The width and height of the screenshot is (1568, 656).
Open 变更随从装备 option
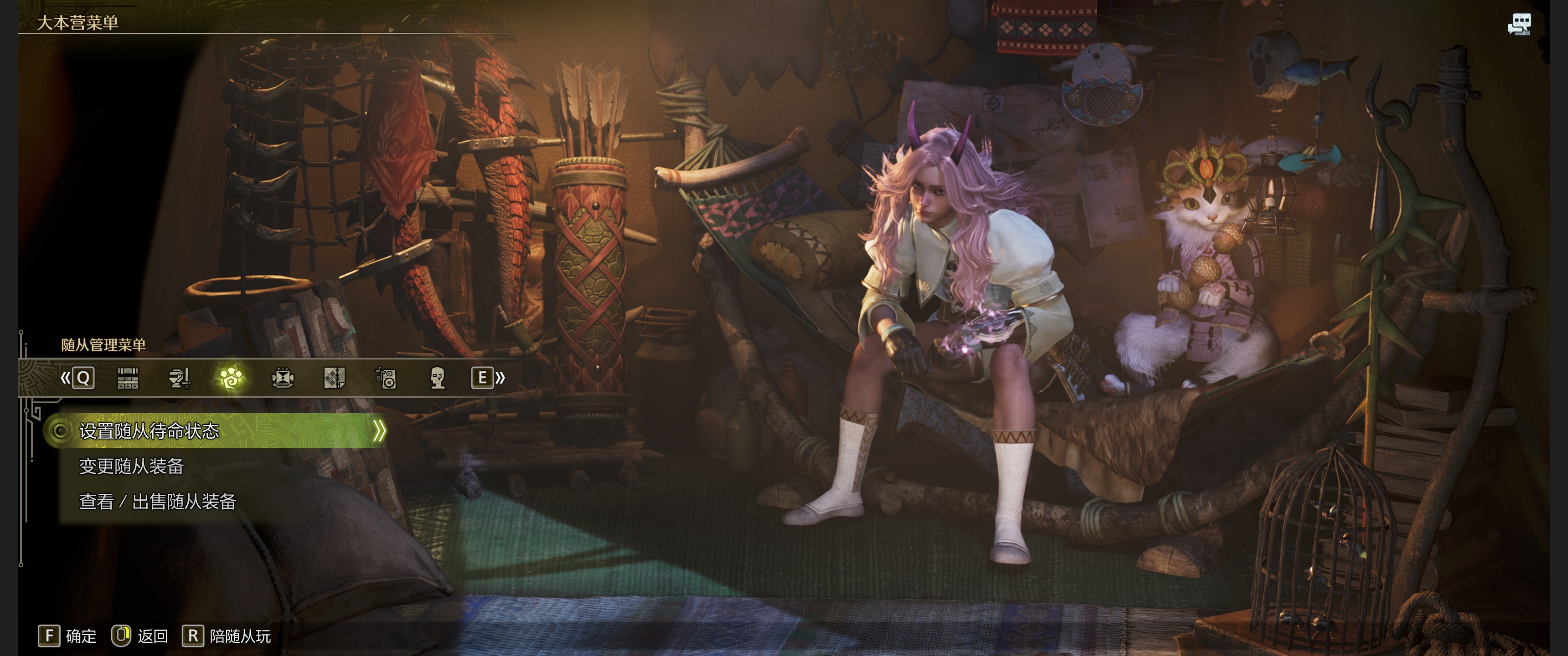(131, 466)
